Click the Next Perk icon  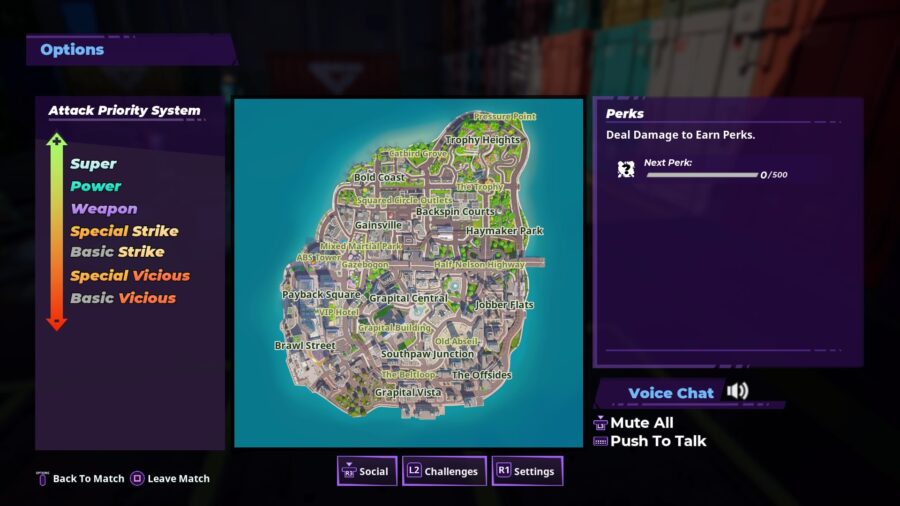[626, 169]
